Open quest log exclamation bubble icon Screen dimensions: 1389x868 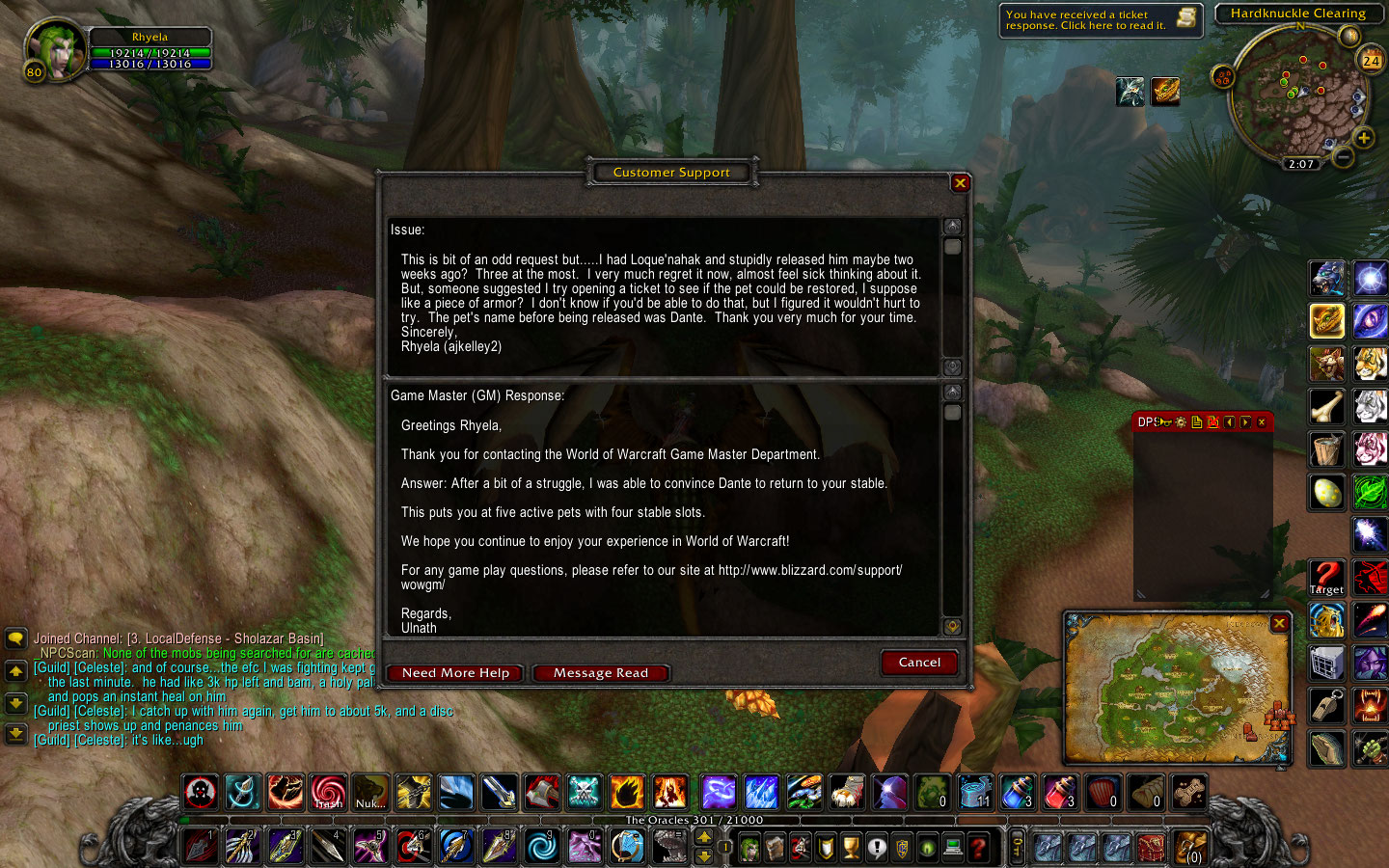(879, 849)
